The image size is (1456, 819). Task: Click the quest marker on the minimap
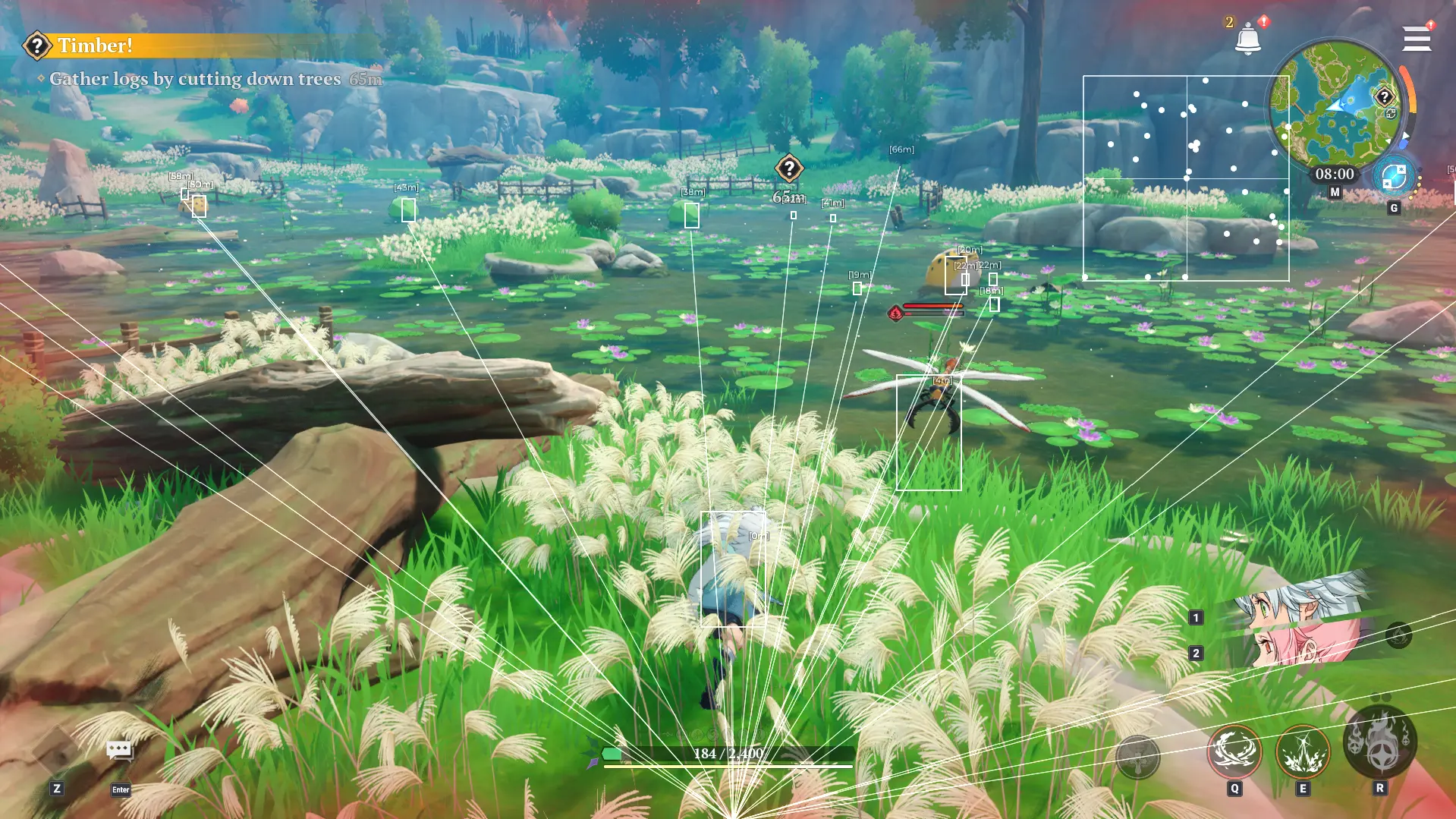tap(1384, 96)
